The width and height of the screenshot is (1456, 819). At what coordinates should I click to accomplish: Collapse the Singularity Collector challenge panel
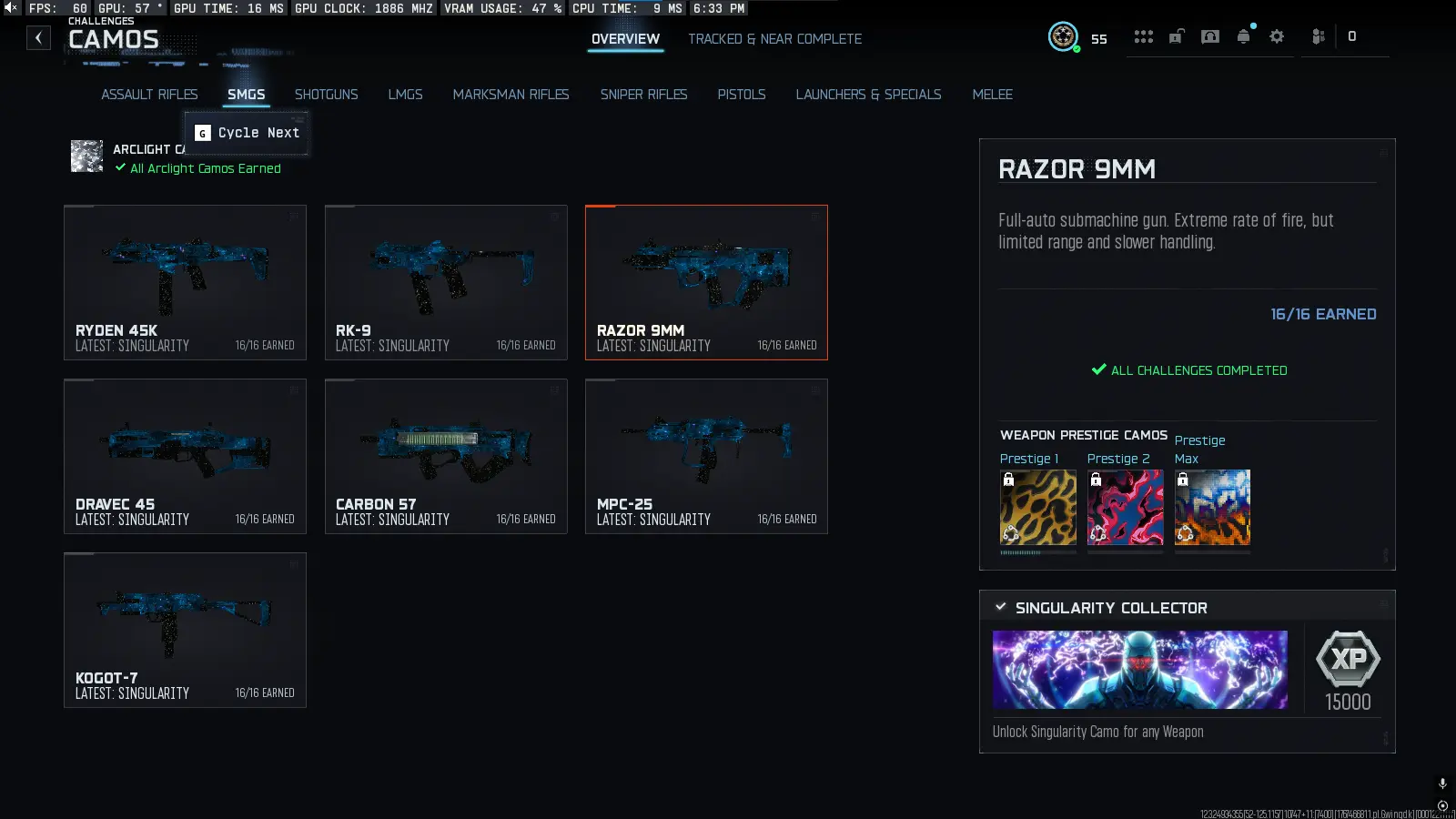pyautogui.click(x=1001, y=606)
